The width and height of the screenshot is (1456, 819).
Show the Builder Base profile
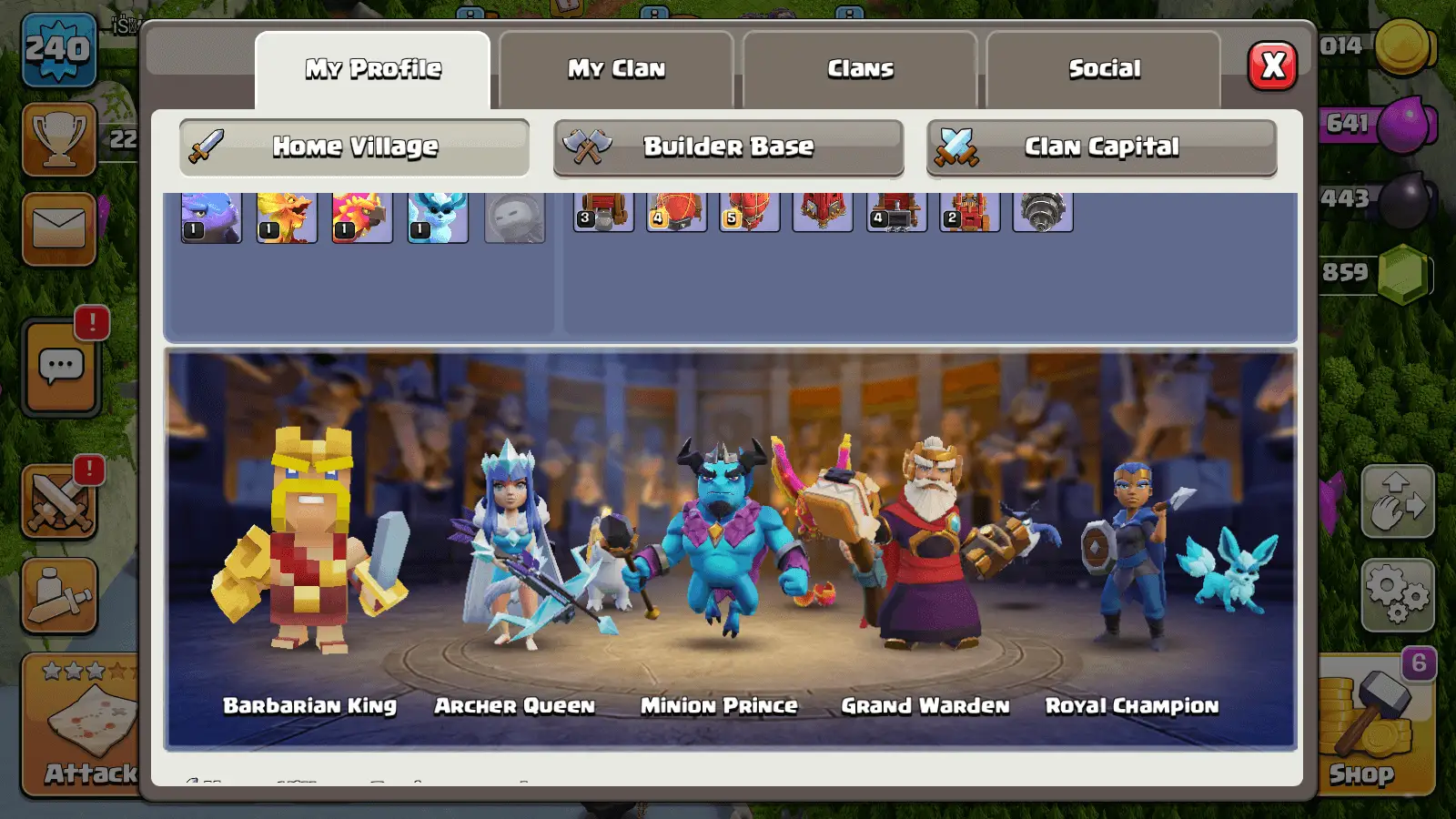[728, 147]
